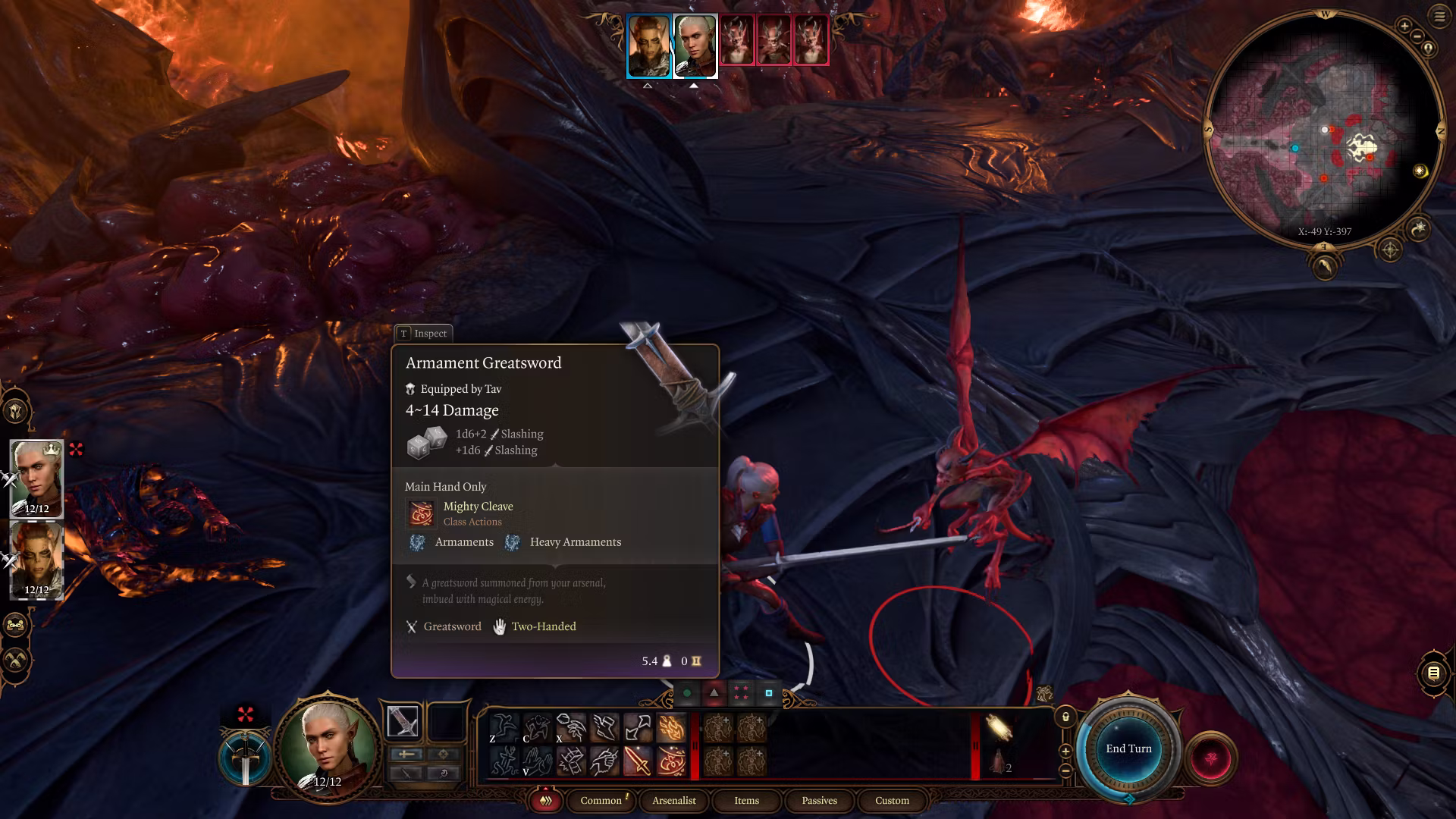The image size is (1456, 819).
Task: Switch to the Custom hotbar tab
Action: (892, 800)
